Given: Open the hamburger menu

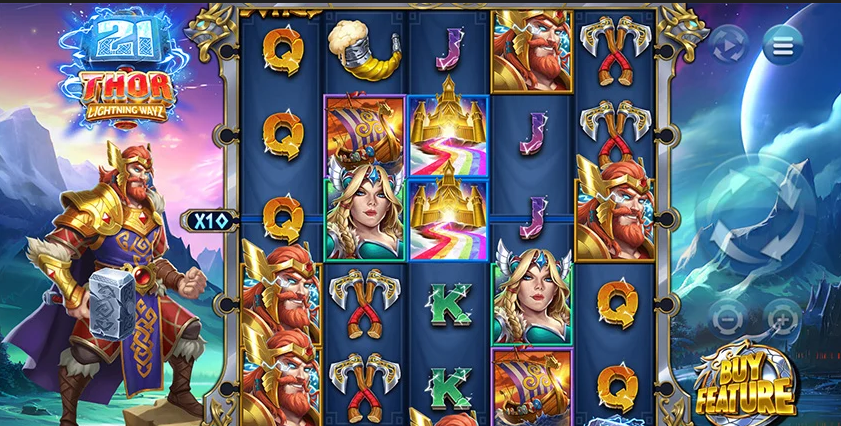Looking at the screenshot, I should (x=782, y=44).
